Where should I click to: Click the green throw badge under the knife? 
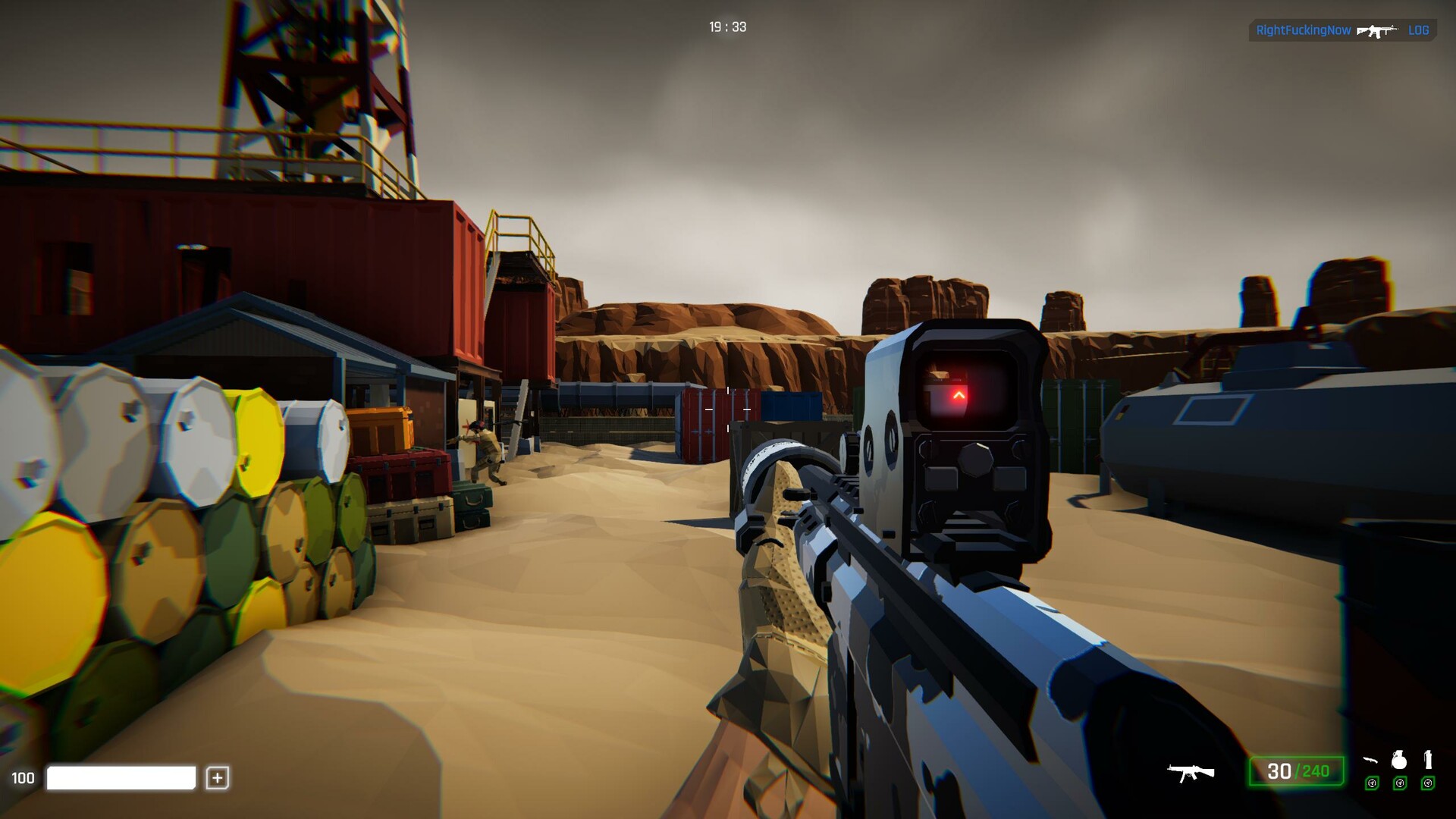[1372, 783]
